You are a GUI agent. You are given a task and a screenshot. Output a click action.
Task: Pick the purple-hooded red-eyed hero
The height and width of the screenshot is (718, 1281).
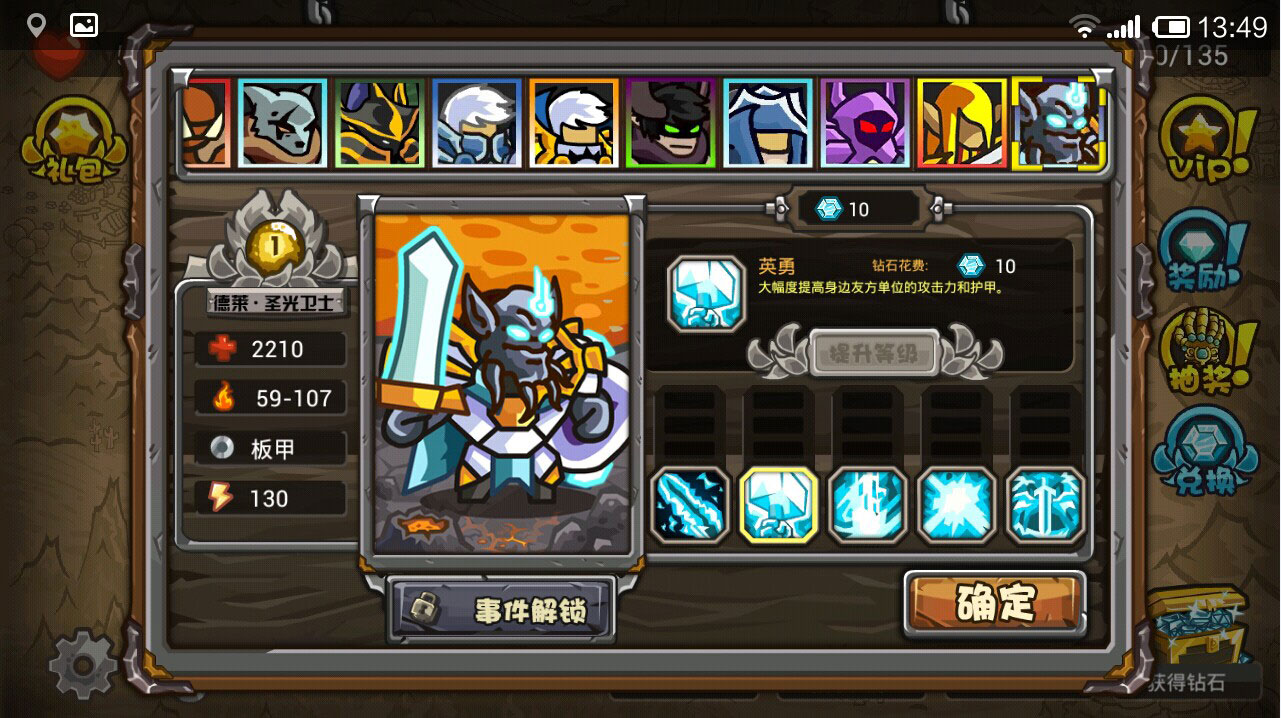click(865, 123)
